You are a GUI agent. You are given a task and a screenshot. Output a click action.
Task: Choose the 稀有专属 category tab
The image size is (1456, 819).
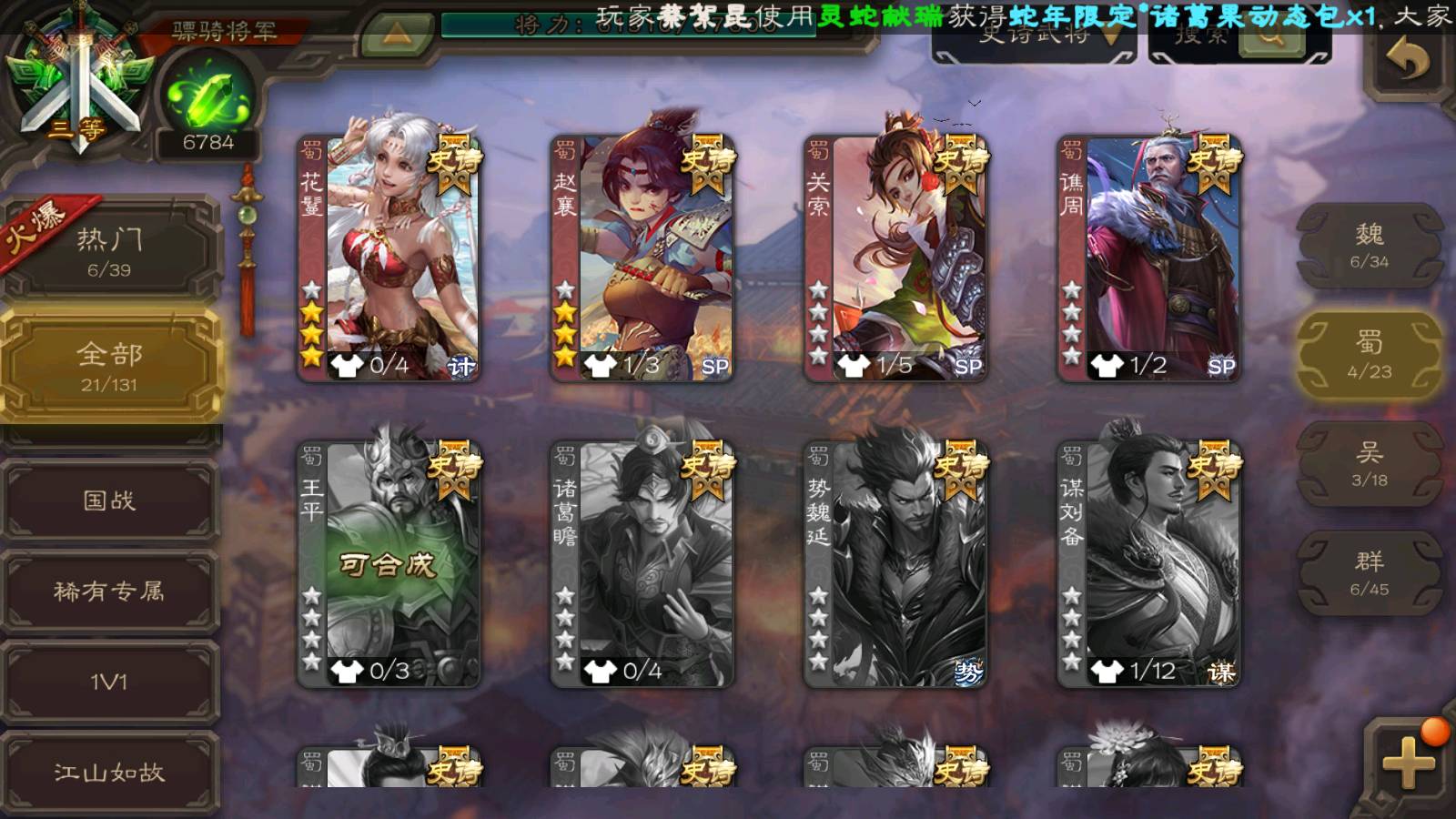(109, 591)
